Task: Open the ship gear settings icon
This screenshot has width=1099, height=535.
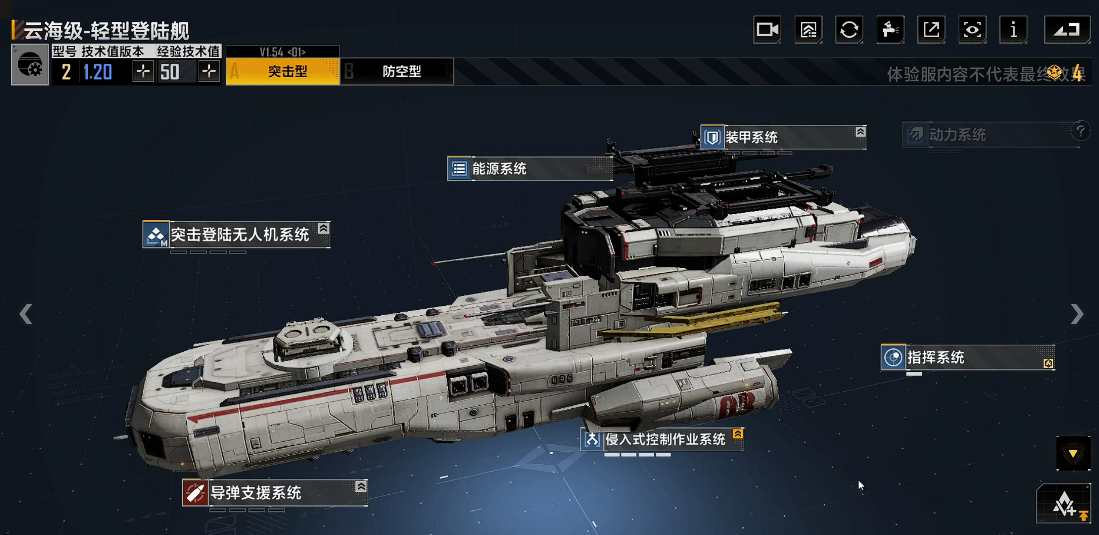Action: click(x=30, y=68)
